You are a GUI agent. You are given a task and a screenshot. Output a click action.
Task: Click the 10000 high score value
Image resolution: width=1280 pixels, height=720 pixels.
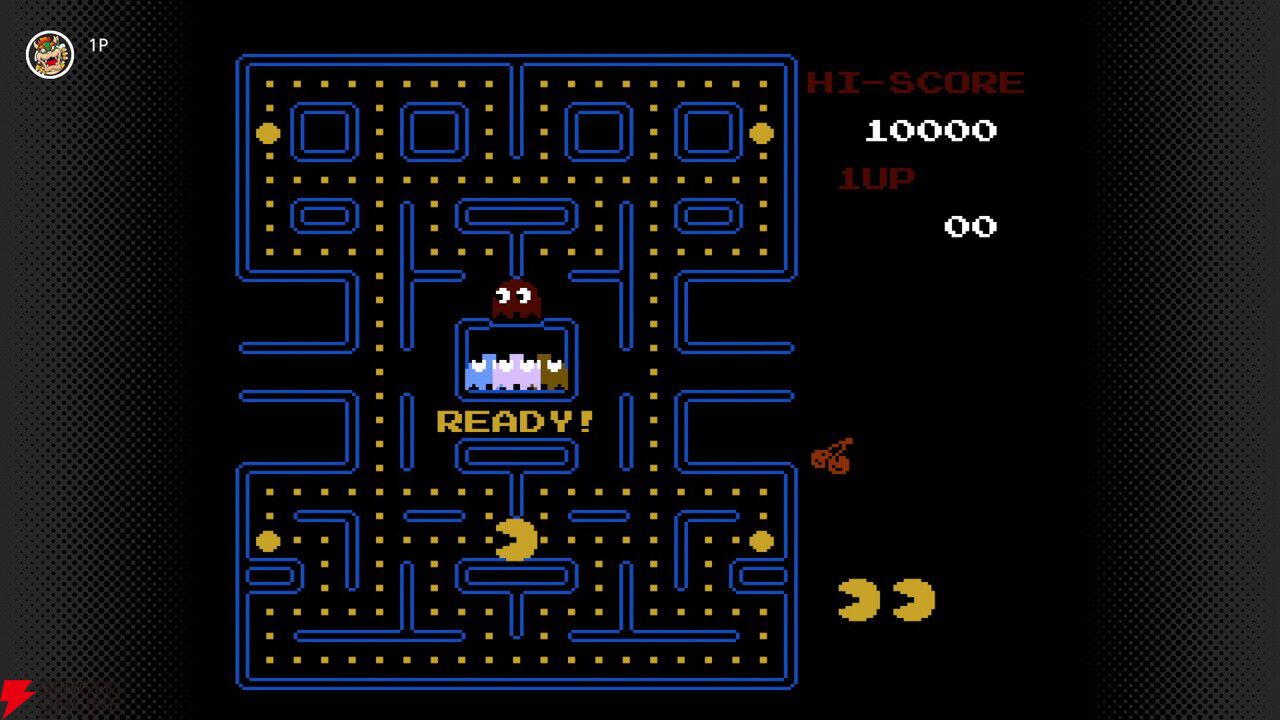932,130
